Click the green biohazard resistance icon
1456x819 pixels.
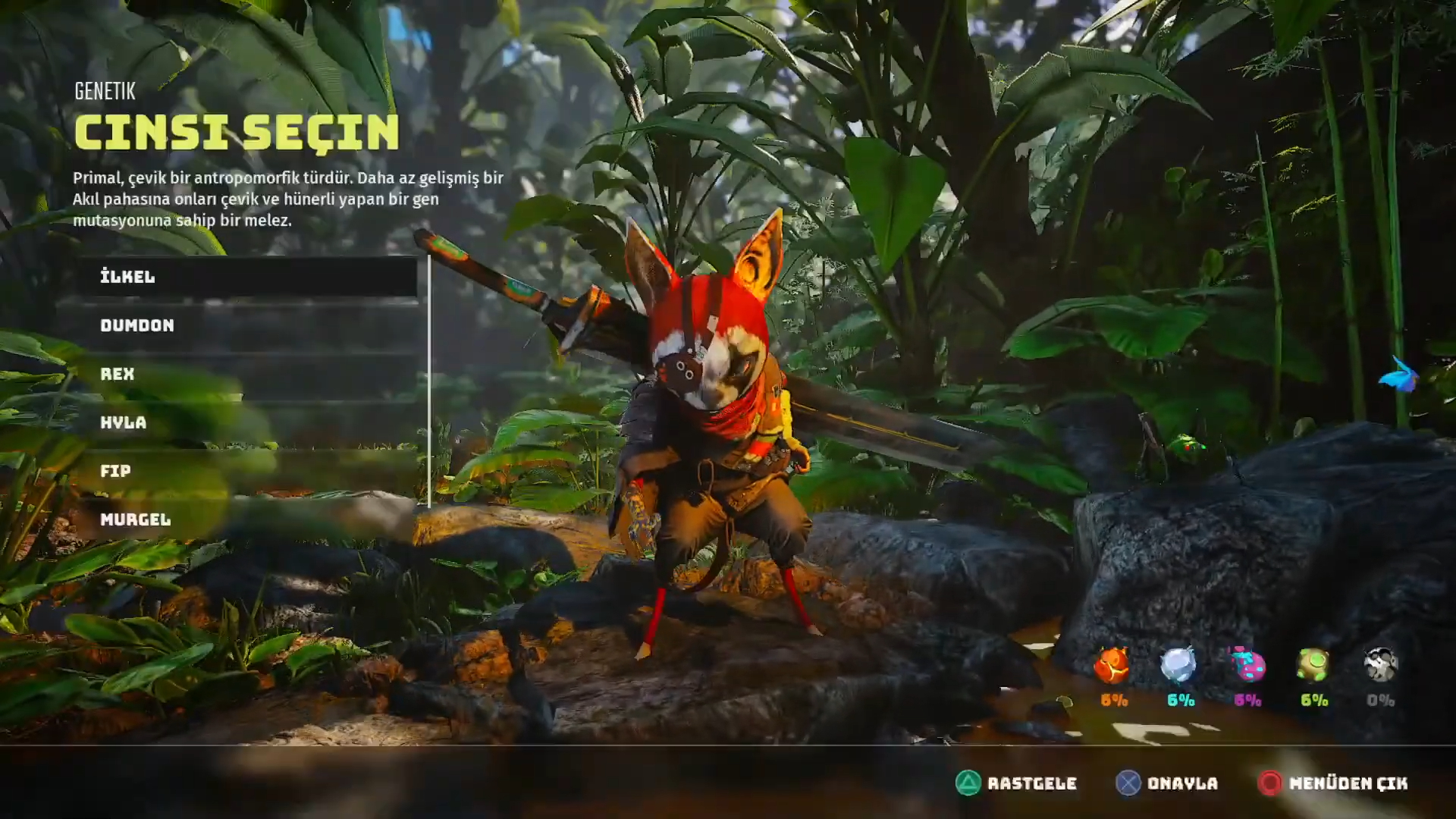click(1313, 666)
